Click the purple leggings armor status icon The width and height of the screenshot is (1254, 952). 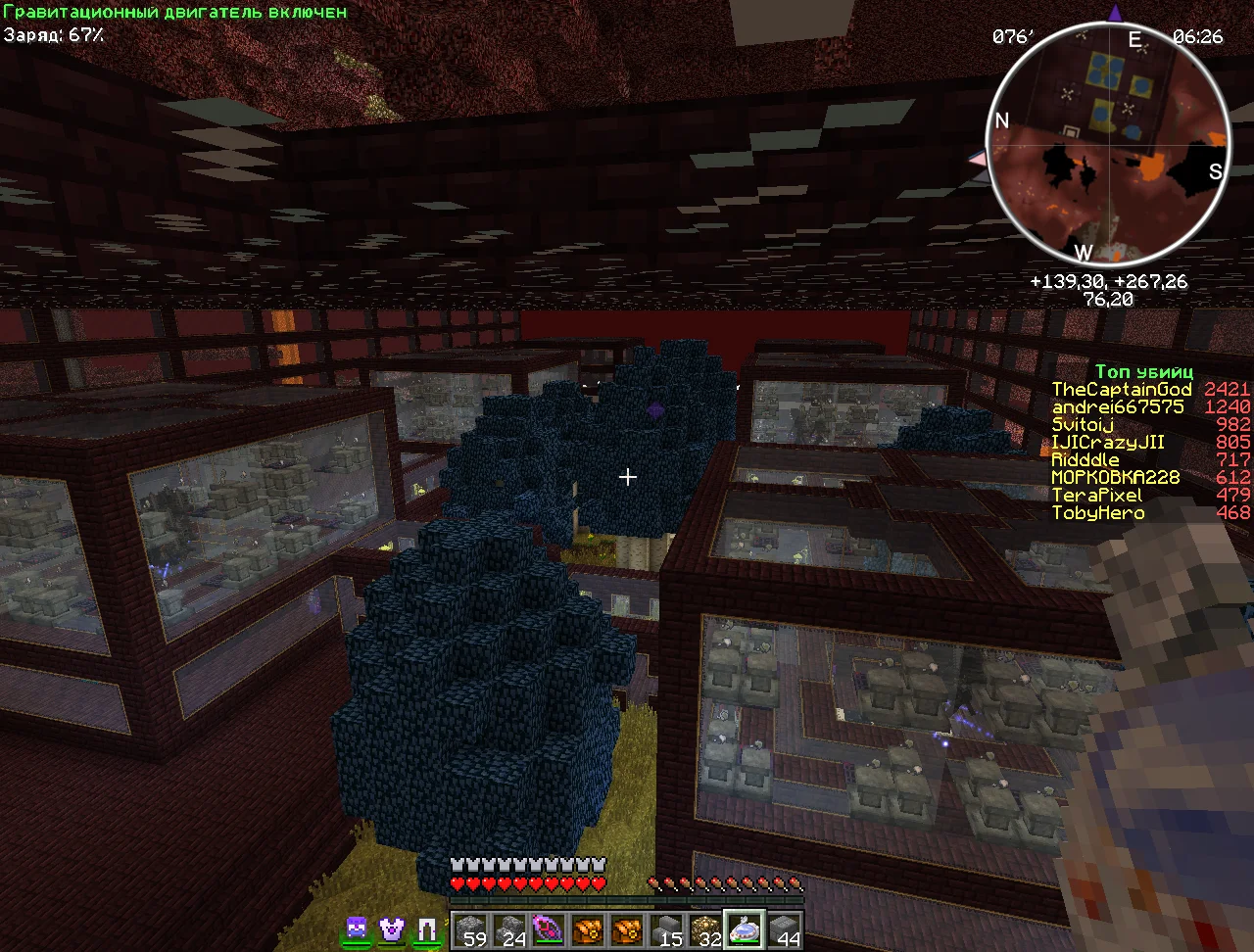point(427,928)
